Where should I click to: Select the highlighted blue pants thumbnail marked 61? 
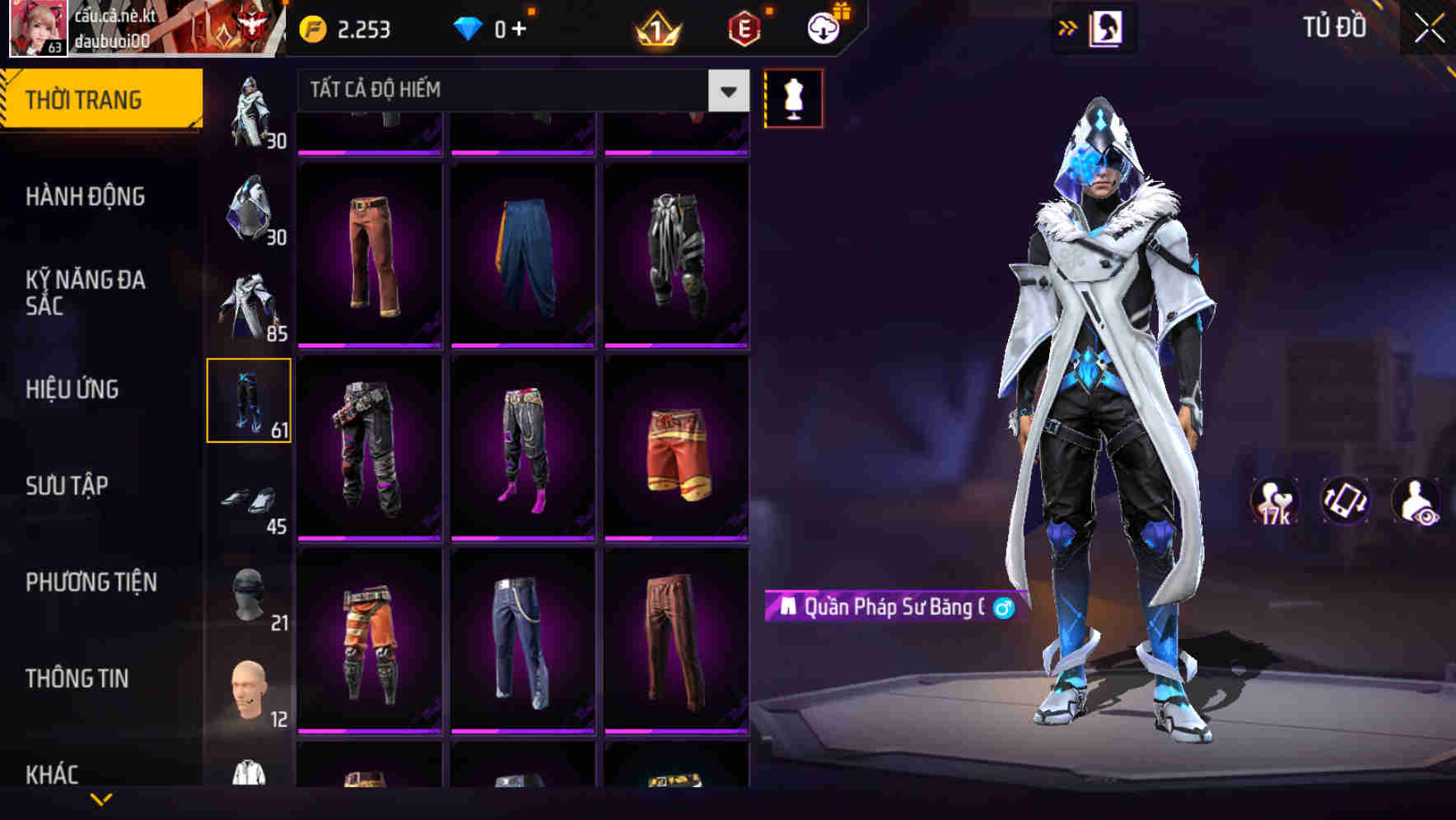click(250, 398)
